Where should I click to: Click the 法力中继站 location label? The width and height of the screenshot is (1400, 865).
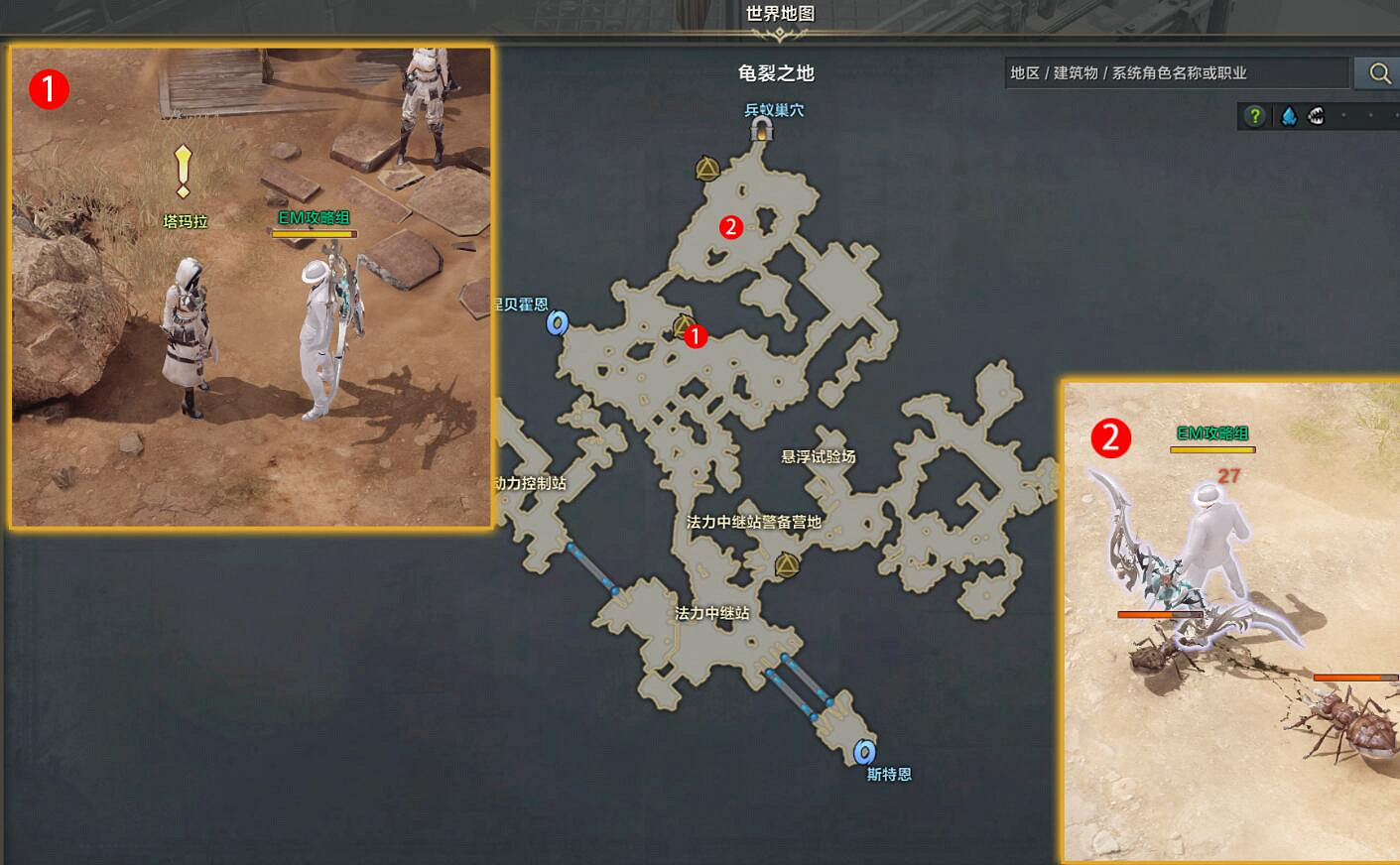click(x=714, y=613)
